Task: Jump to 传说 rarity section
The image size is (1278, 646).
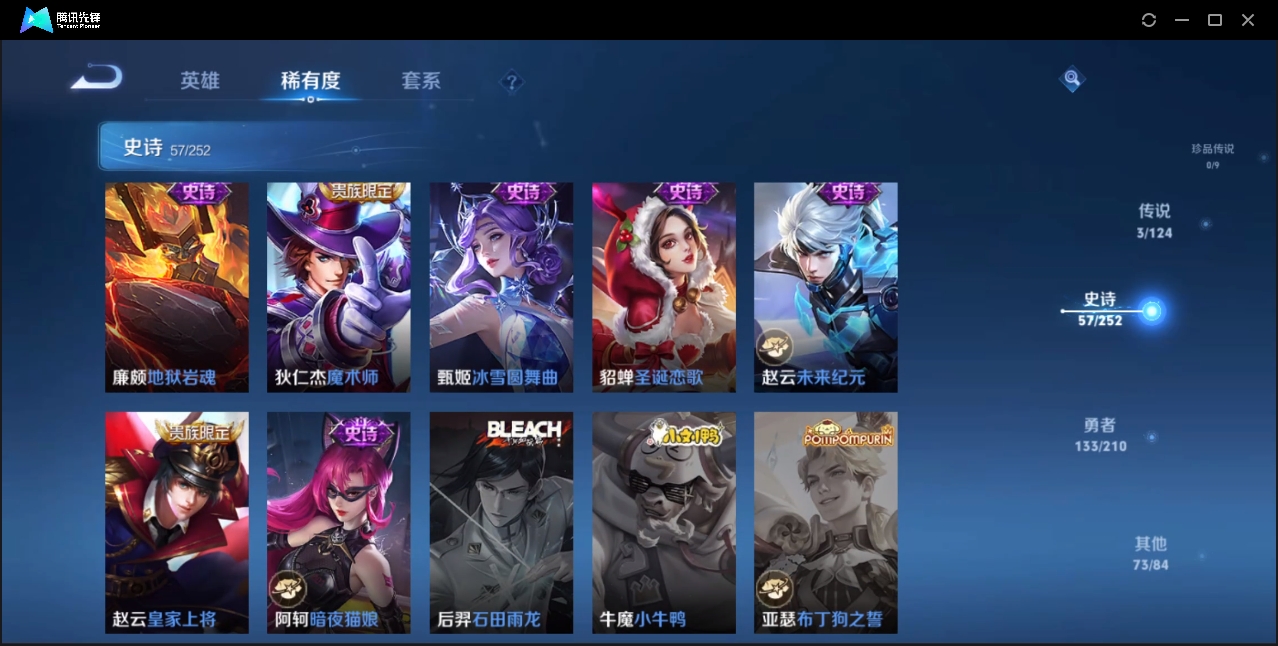Action: [x=1154, y=220]
